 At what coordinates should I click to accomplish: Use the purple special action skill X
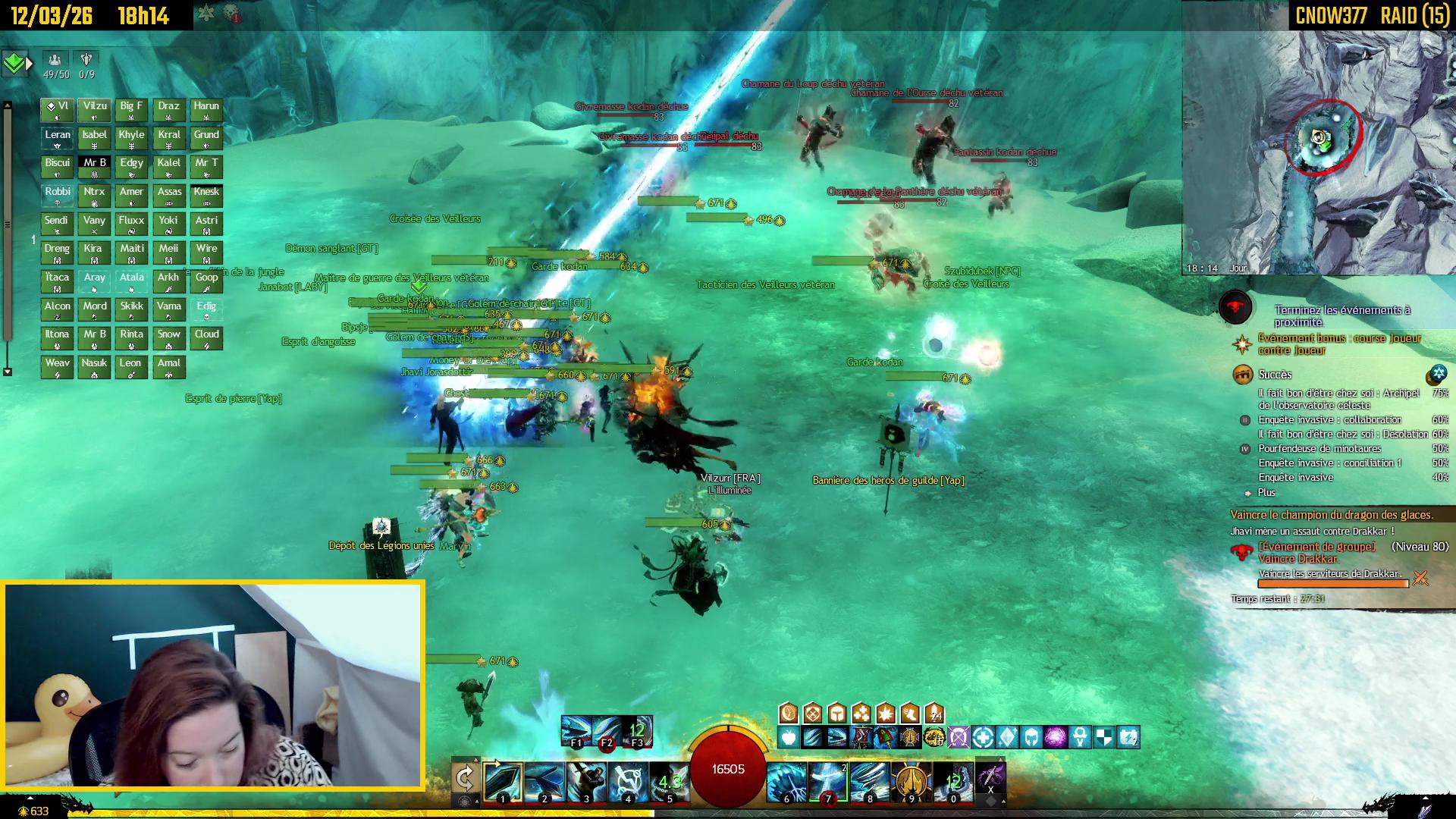(990, 779)
